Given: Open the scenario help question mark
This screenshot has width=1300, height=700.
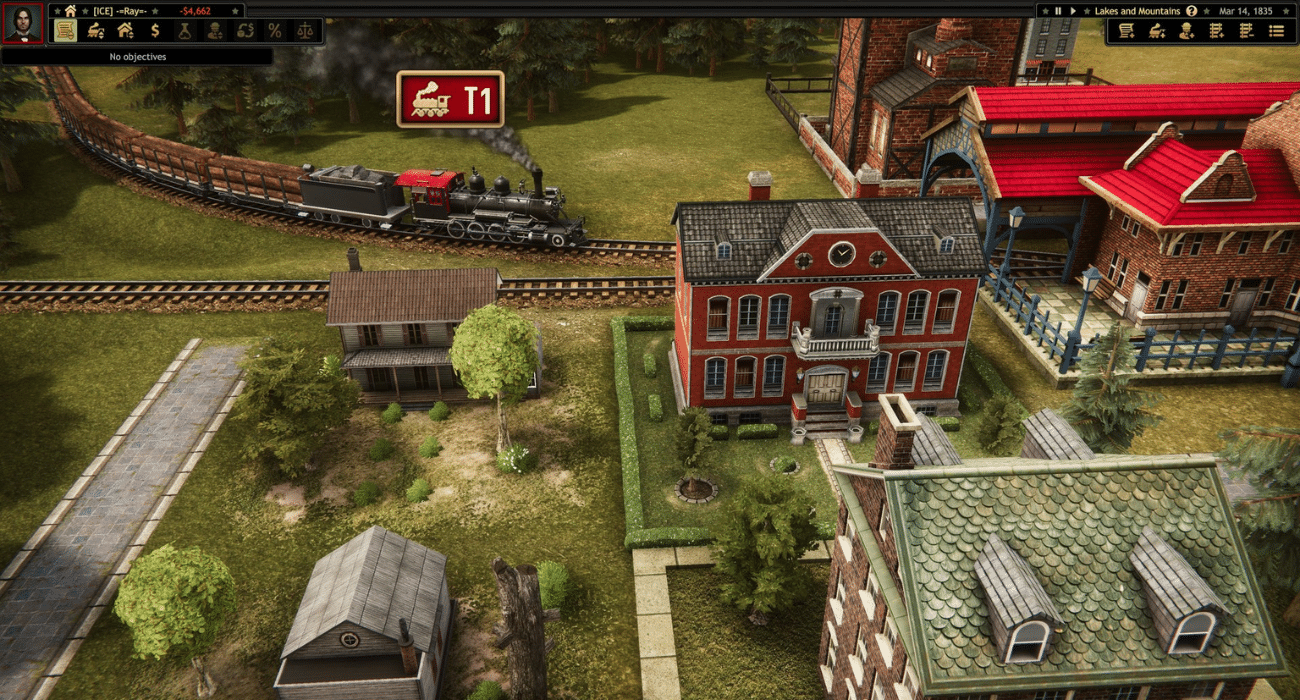Looking at the screenshot, I should [x=1191, y=10].
